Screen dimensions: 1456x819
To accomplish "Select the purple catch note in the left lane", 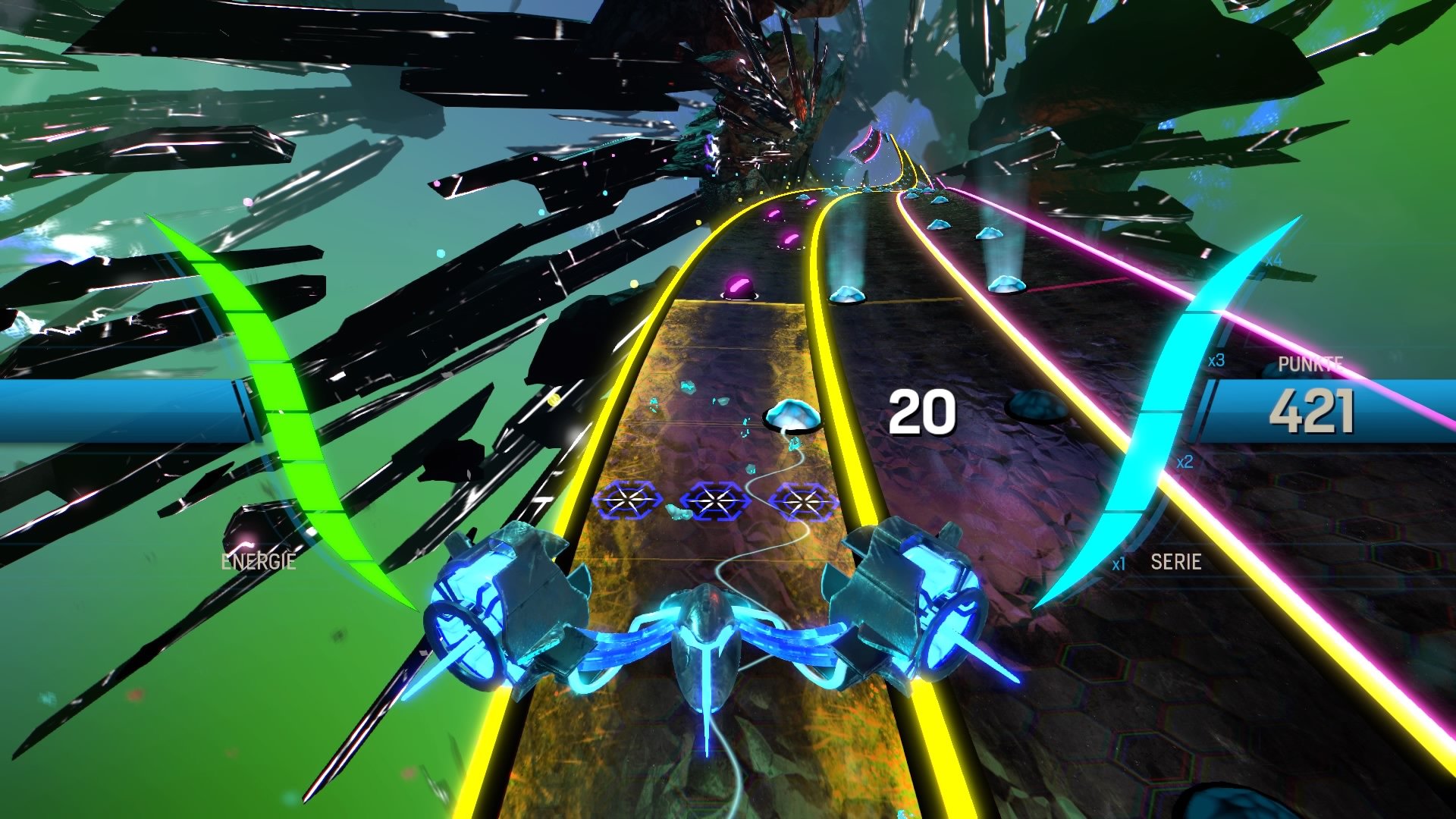I will [739, 286].
